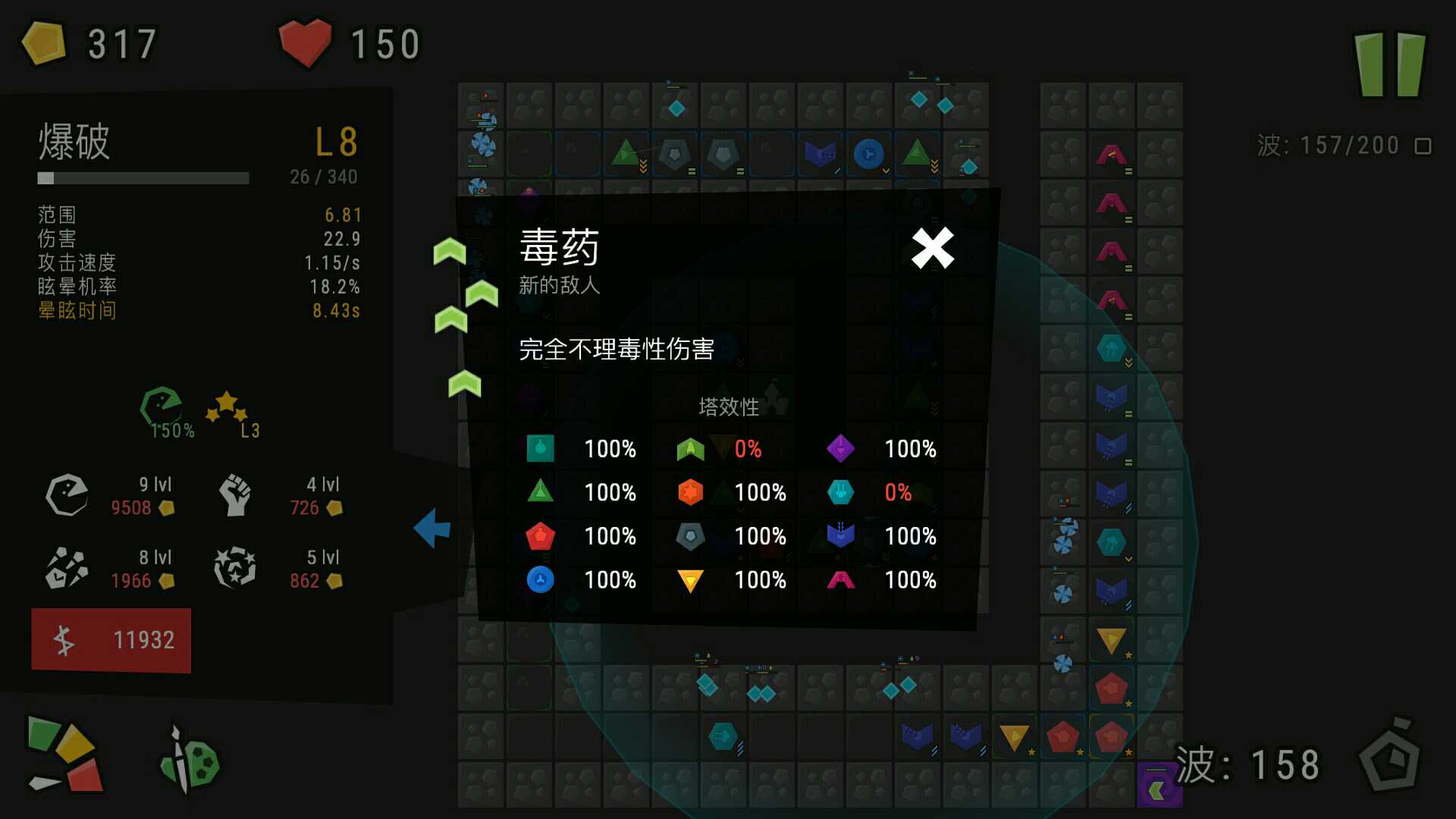This screenshot has width=1456, height=819.
Task: Sell the tower for 11932 coins
Action: pos(111,639)
